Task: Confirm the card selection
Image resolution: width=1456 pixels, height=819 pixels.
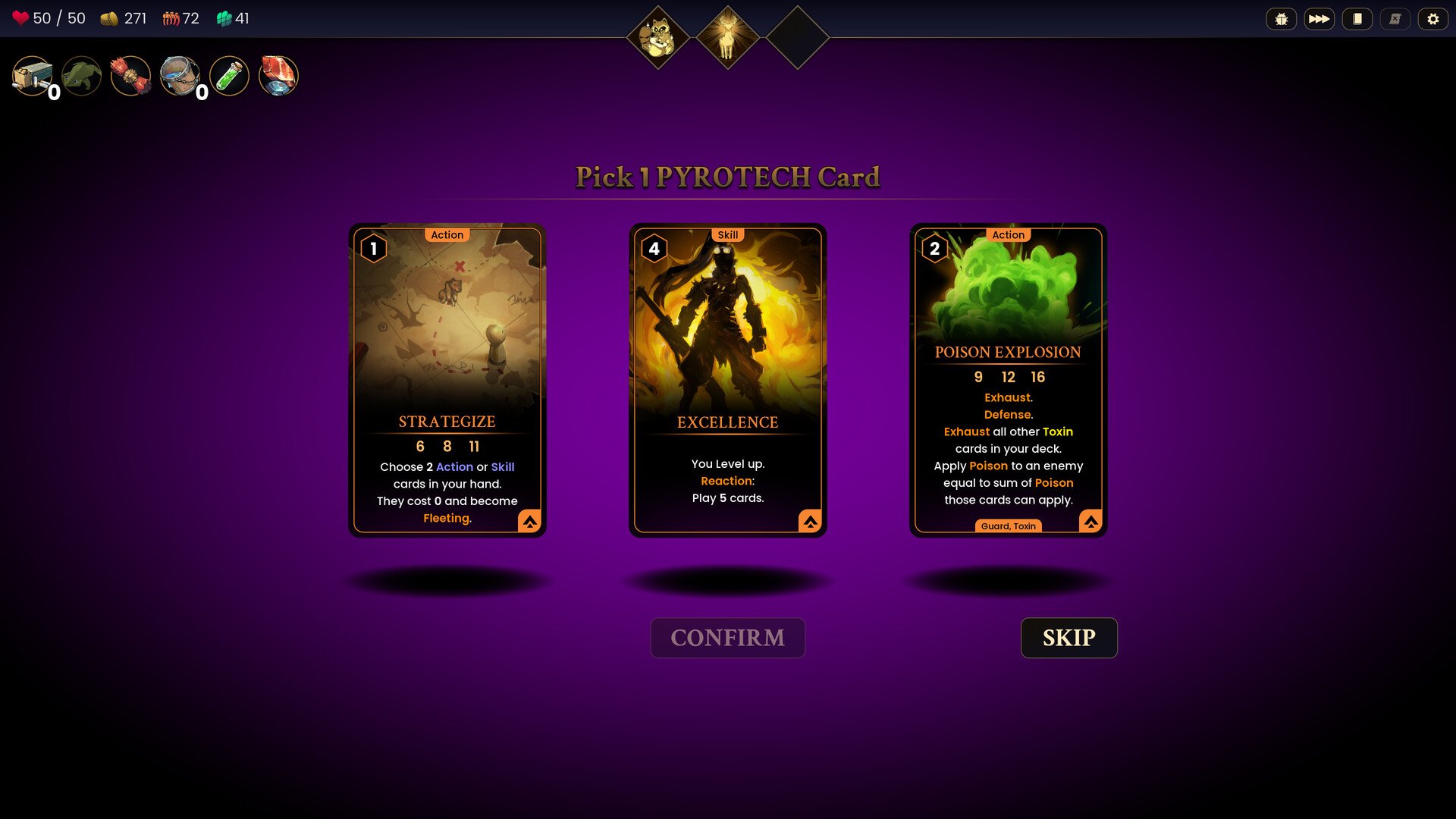Action: 727,638
